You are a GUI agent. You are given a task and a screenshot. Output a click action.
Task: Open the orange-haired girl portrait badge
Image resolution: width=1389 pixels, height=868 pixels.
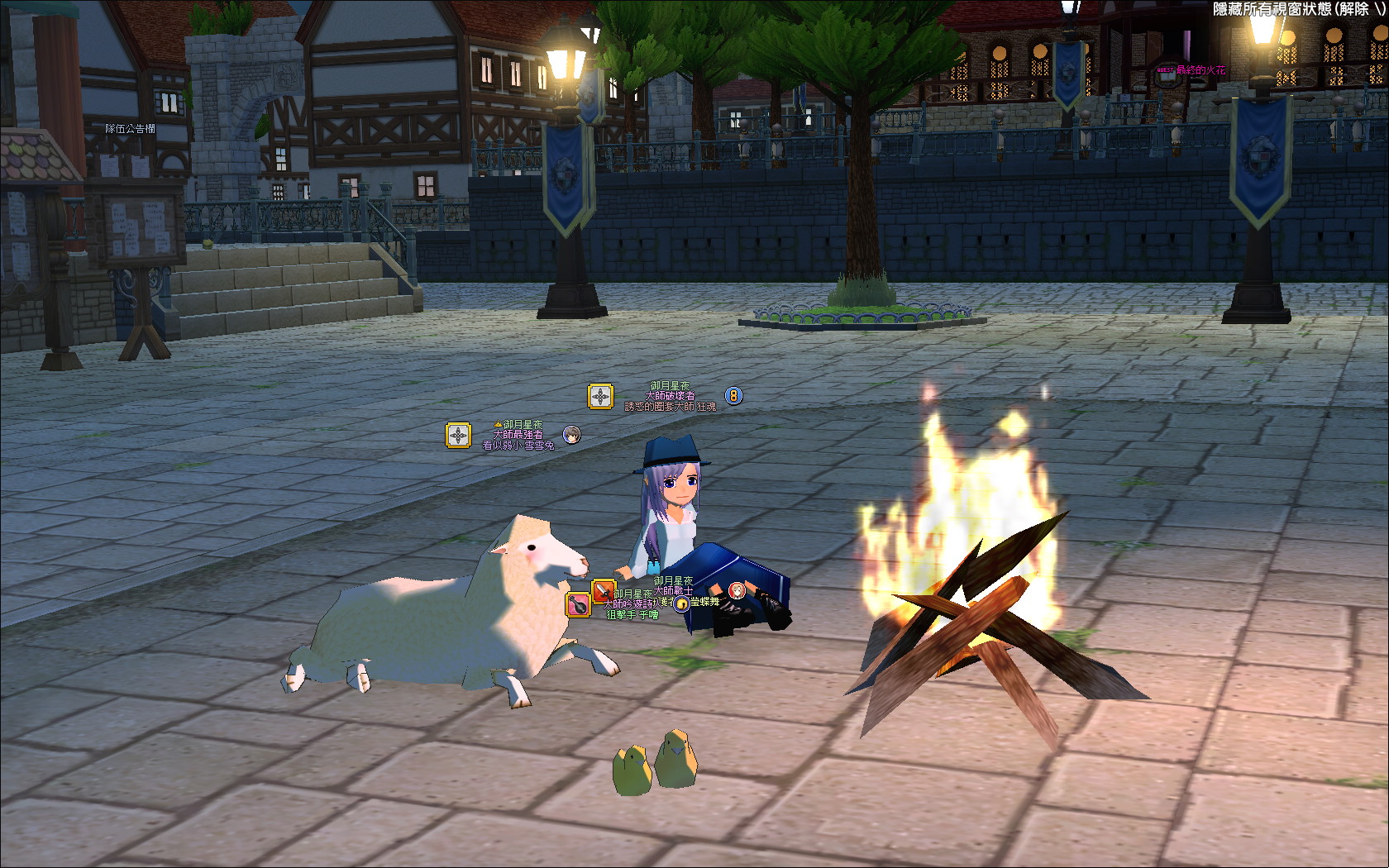point(737,590)
